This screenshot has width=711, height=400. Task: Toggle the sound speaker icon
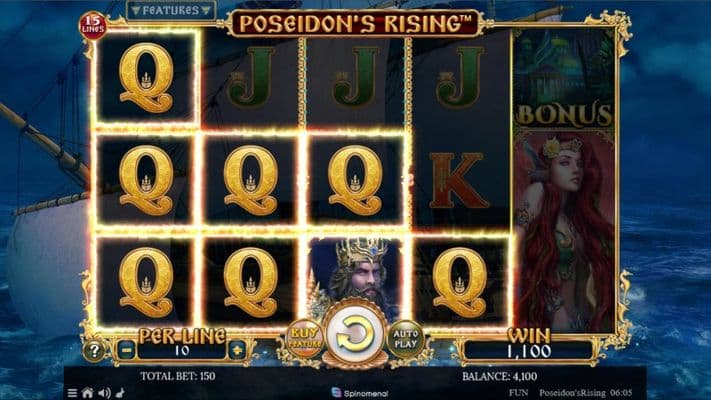pyautogui.click(x=103, y=393)
